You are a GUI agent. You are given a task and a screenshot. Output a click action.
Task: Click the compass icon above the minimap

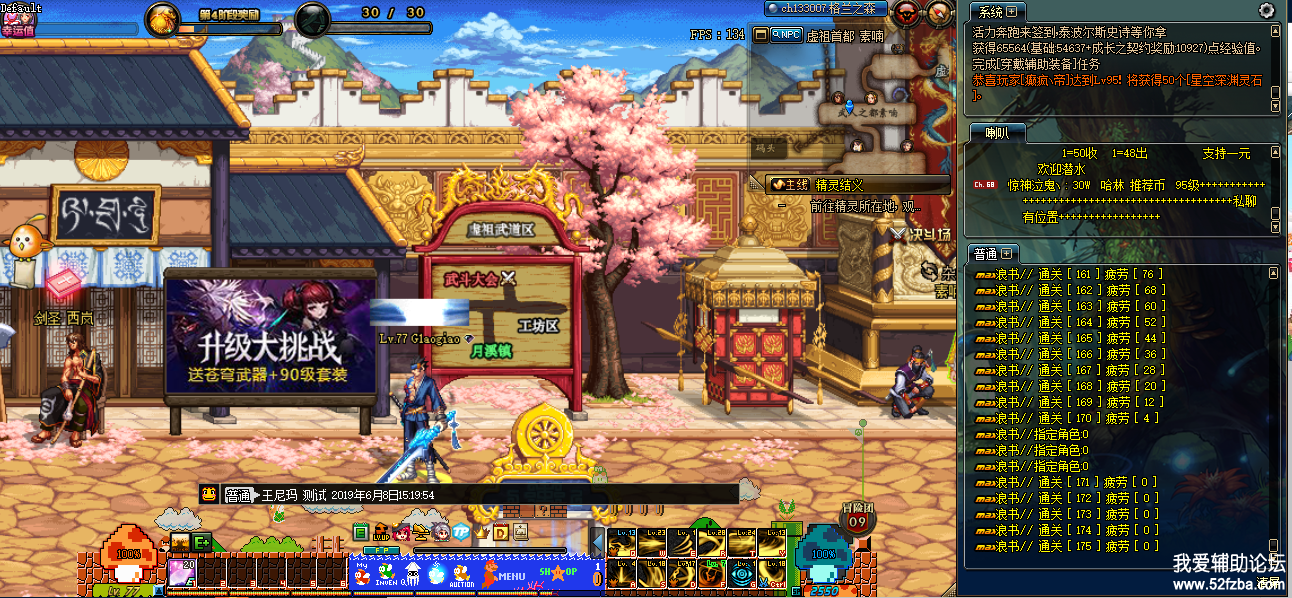tap(939, 12)
